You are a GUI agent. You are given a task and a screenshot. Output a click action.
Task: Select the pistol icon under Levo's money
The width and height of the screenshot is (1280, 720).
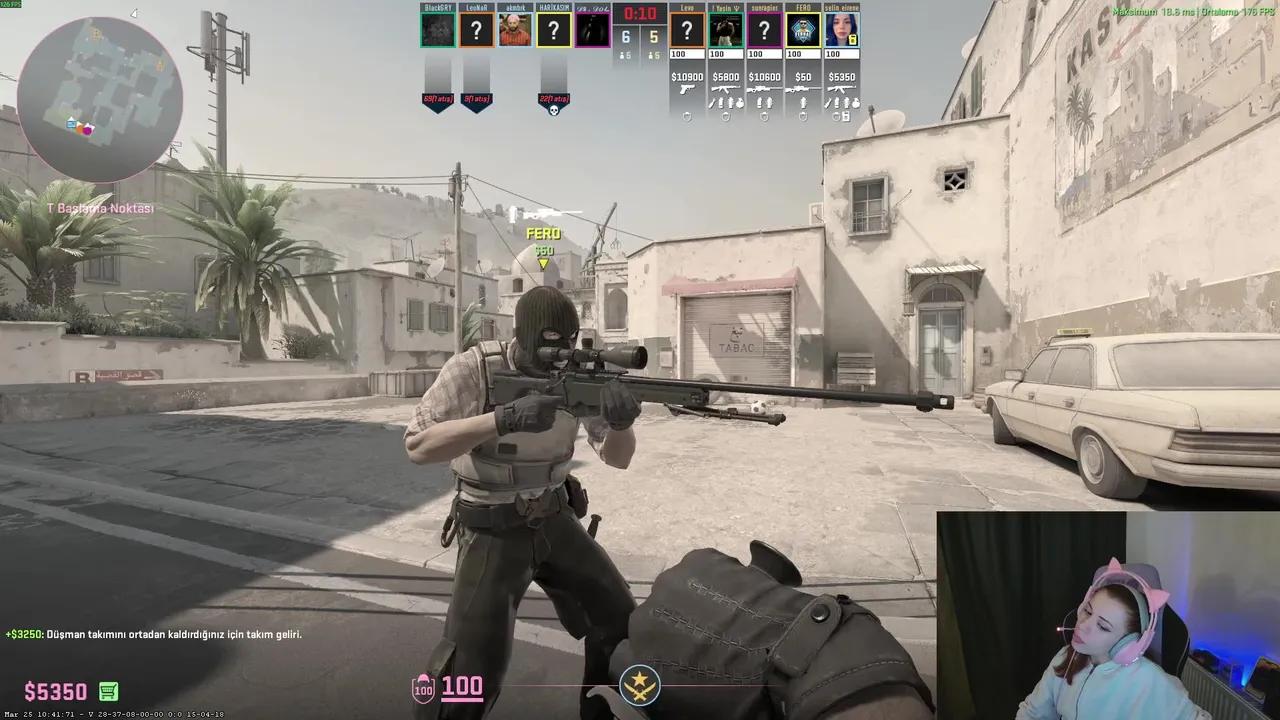(x=687, y=89)
